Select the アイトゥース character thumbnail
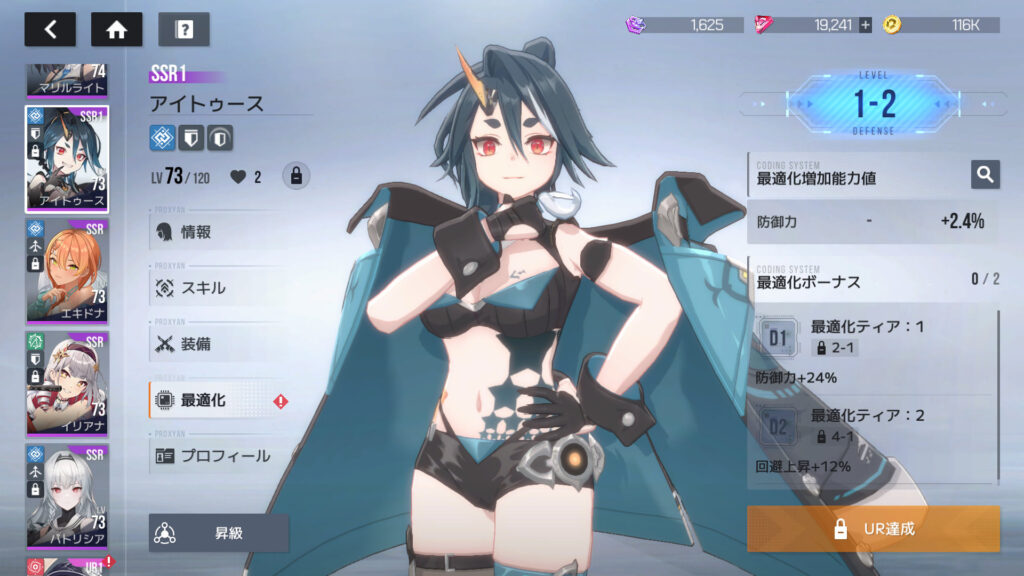1024x576 pixels. 67,158
